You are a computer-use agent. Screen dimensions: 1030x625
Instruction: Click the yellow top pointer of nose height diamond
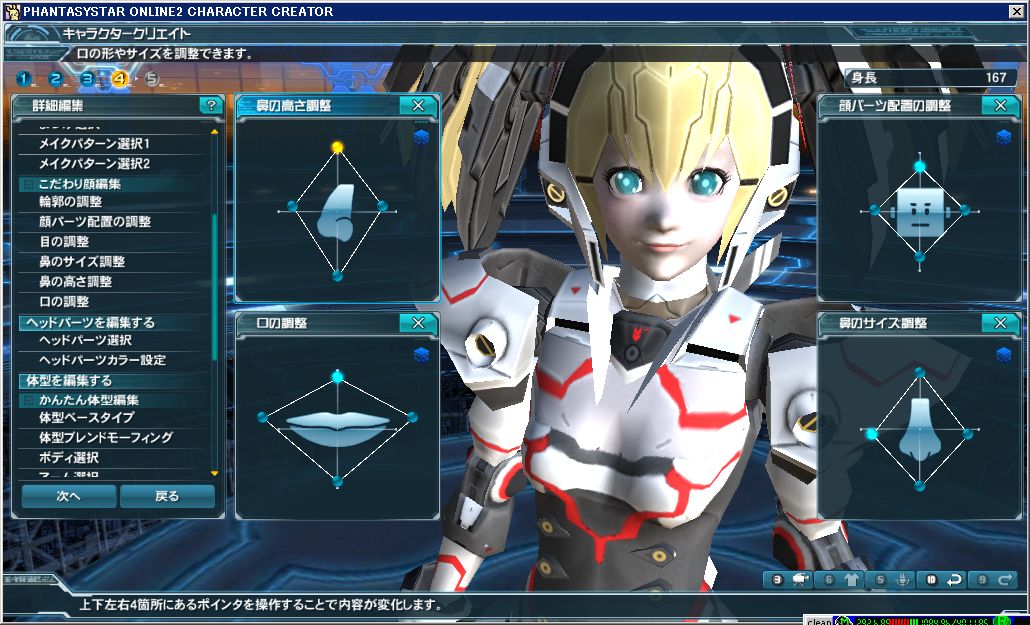(x=337, y=147)
